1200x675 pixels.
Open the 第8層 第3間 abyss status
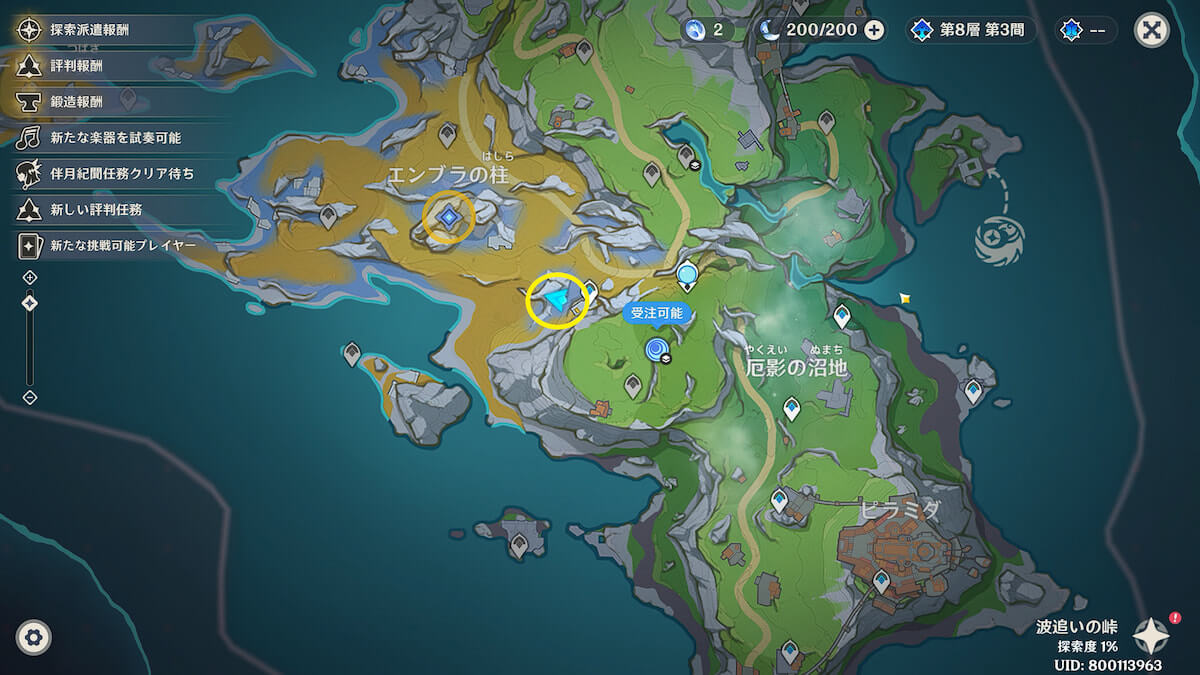(970, 30)
